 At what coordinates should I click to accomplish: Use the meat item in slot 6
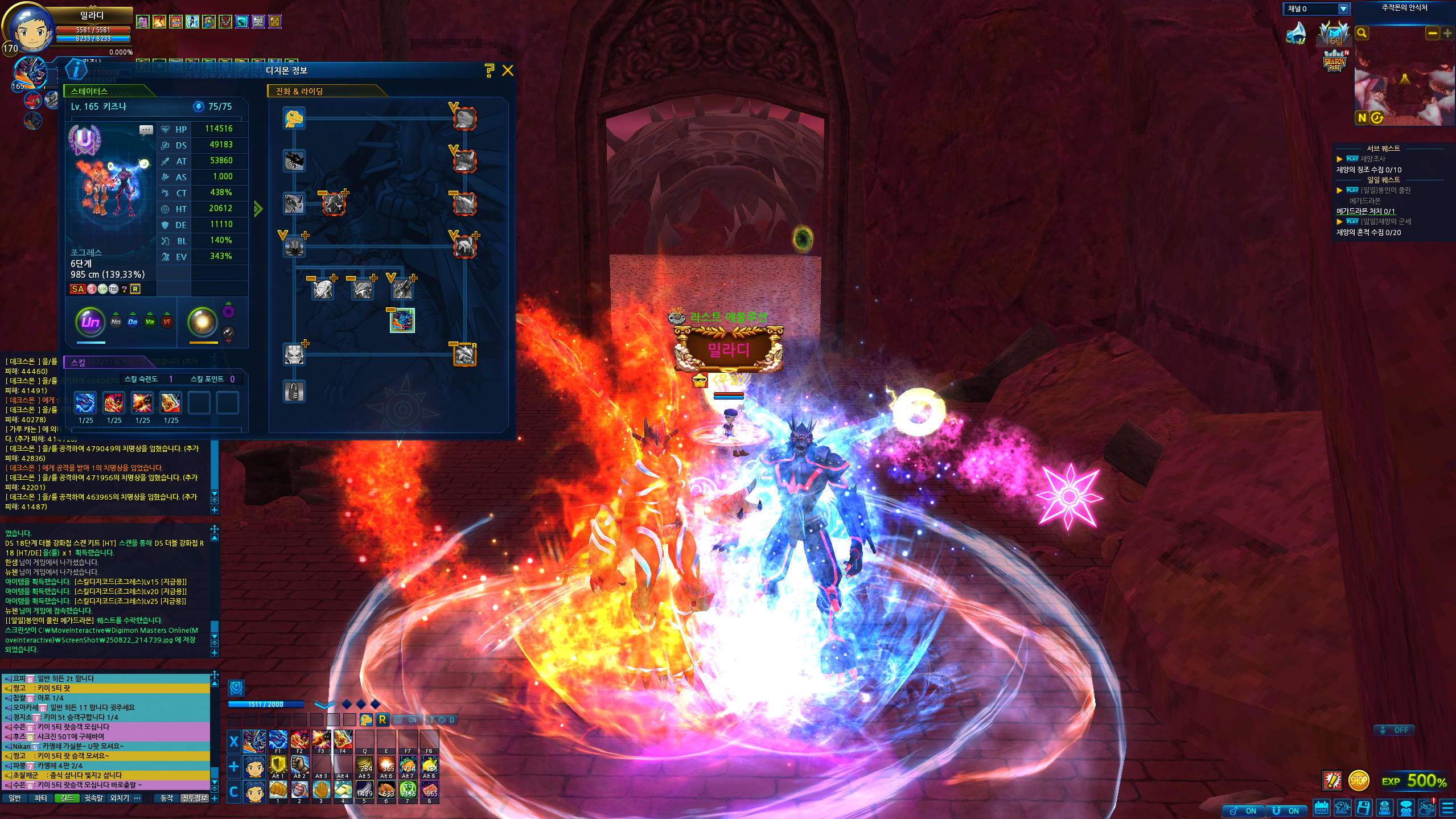(386, 790)
